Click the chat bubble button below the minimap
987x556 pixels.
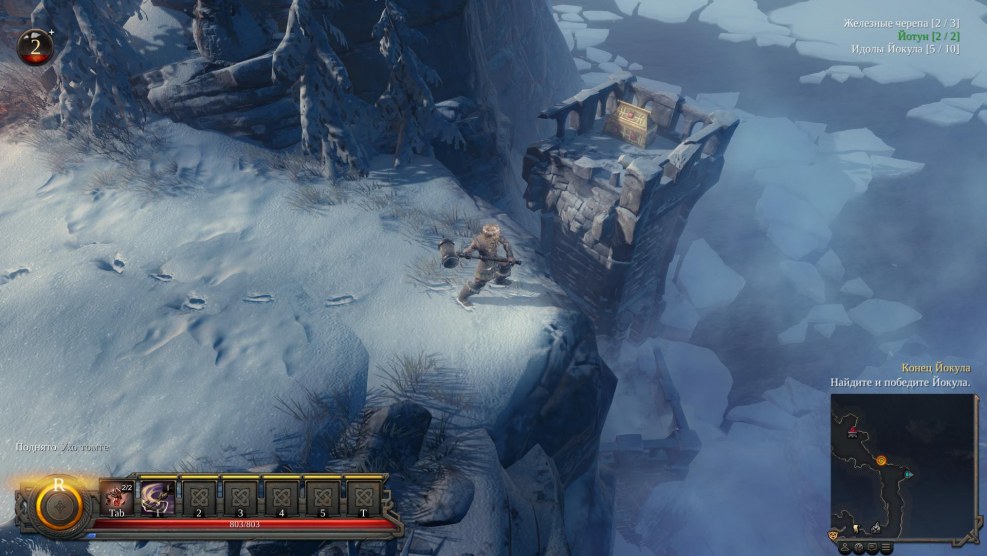pos(873,547)
